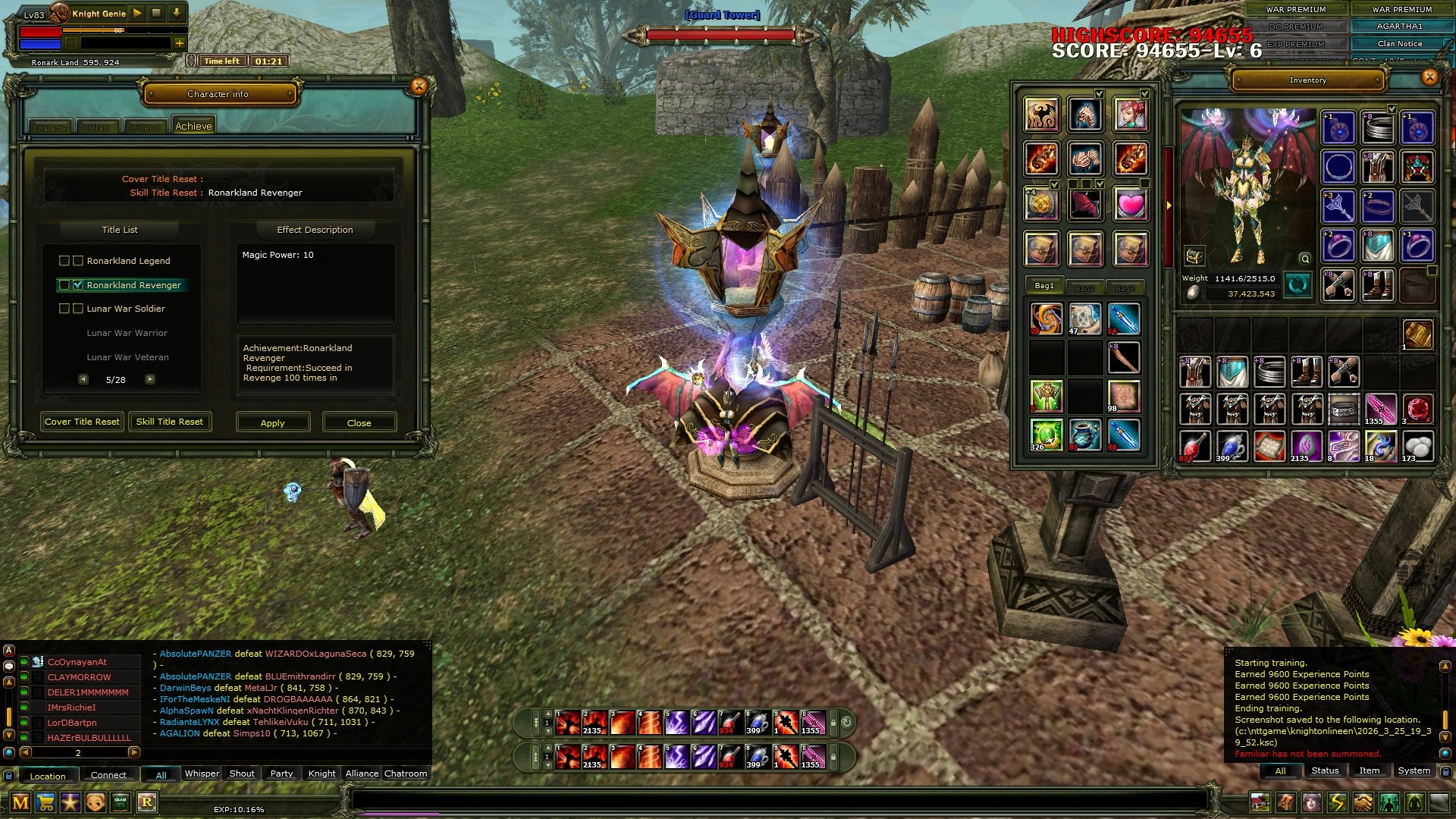The width and height of the screenshot is (1456, 819).
Task: Open the Merchant stall icon on bottom bar
Action: pyautogui.click(x=21, y=803)
